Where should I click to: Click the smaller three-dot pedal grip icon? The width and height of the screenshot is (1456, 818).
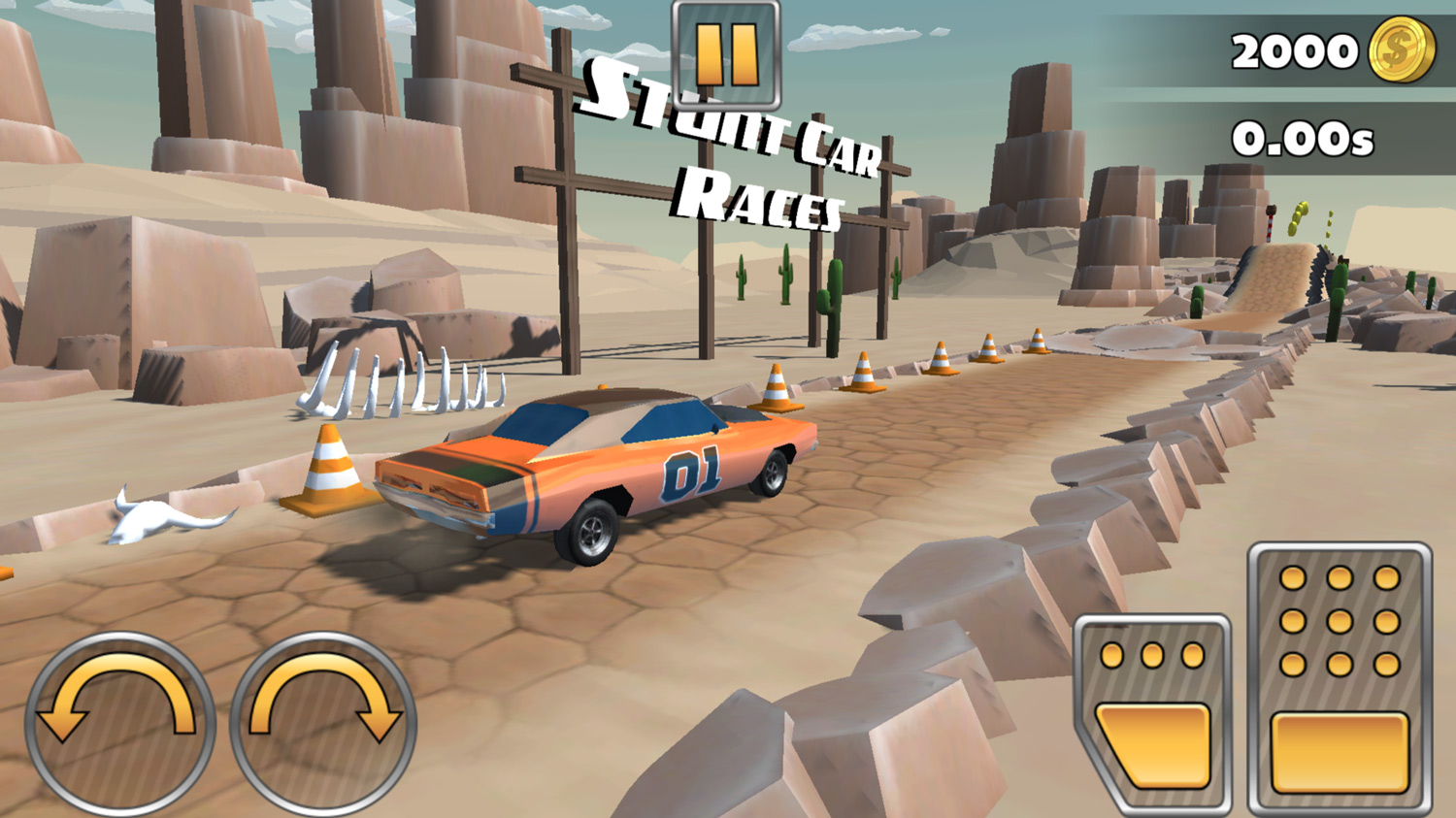[x=1150, y=657]
